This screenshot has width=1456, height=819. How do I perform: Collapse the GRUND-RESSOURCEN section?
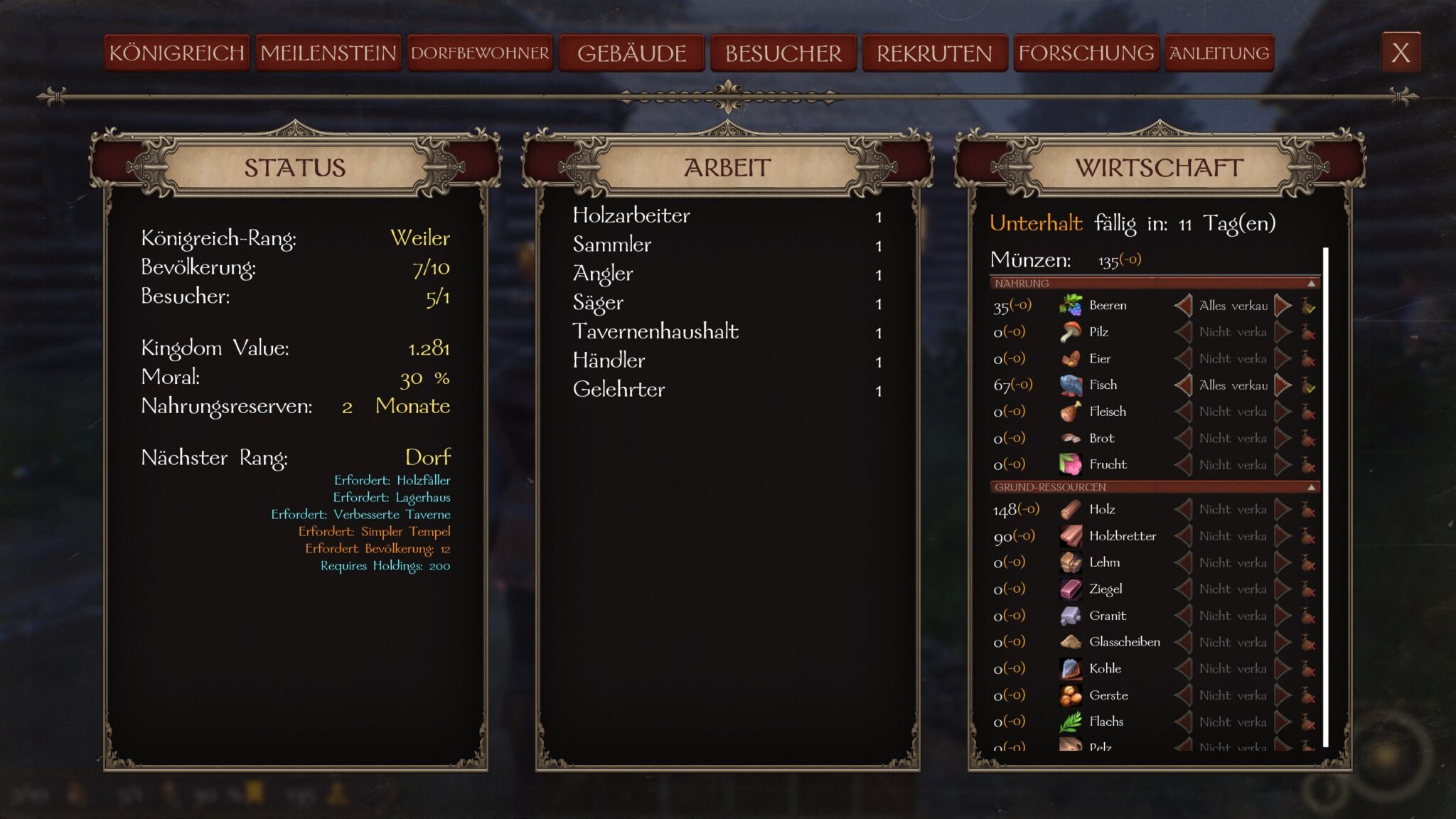pos(1312,488)
